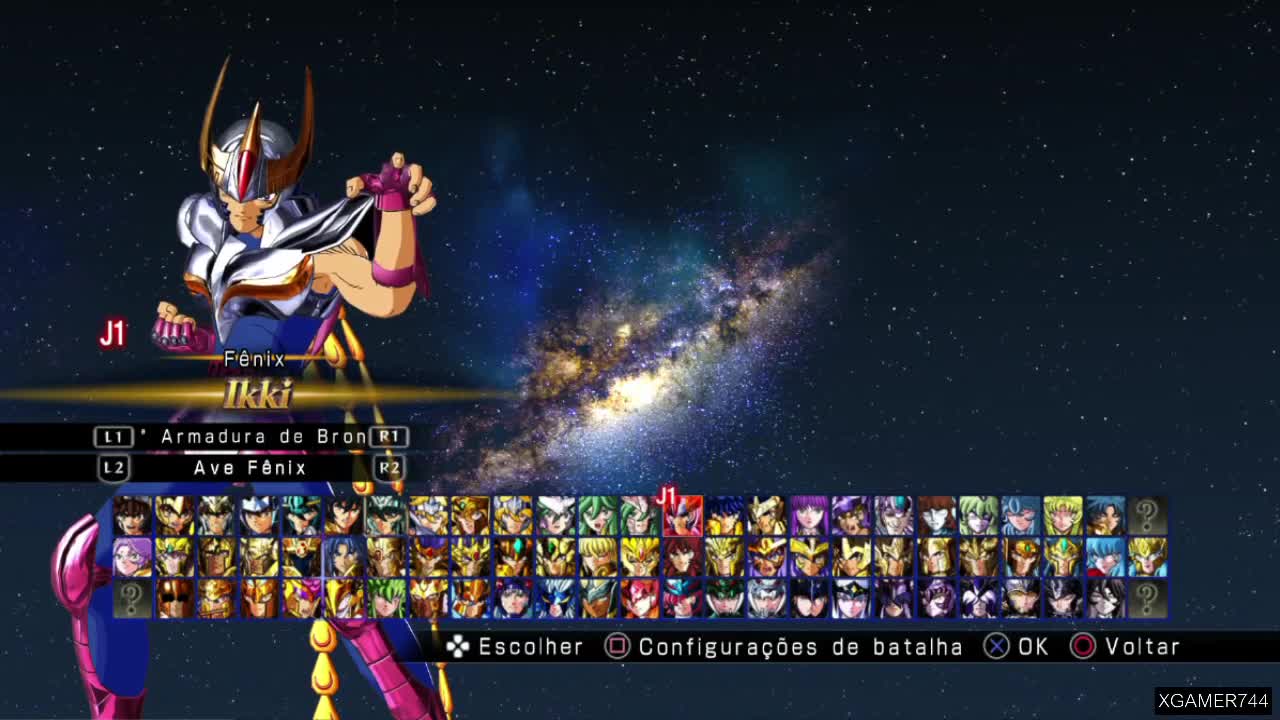Choose the brown-haired helmetless Seiya portrait
Viewport: 1280px width, 720px height.
(132, 516)
